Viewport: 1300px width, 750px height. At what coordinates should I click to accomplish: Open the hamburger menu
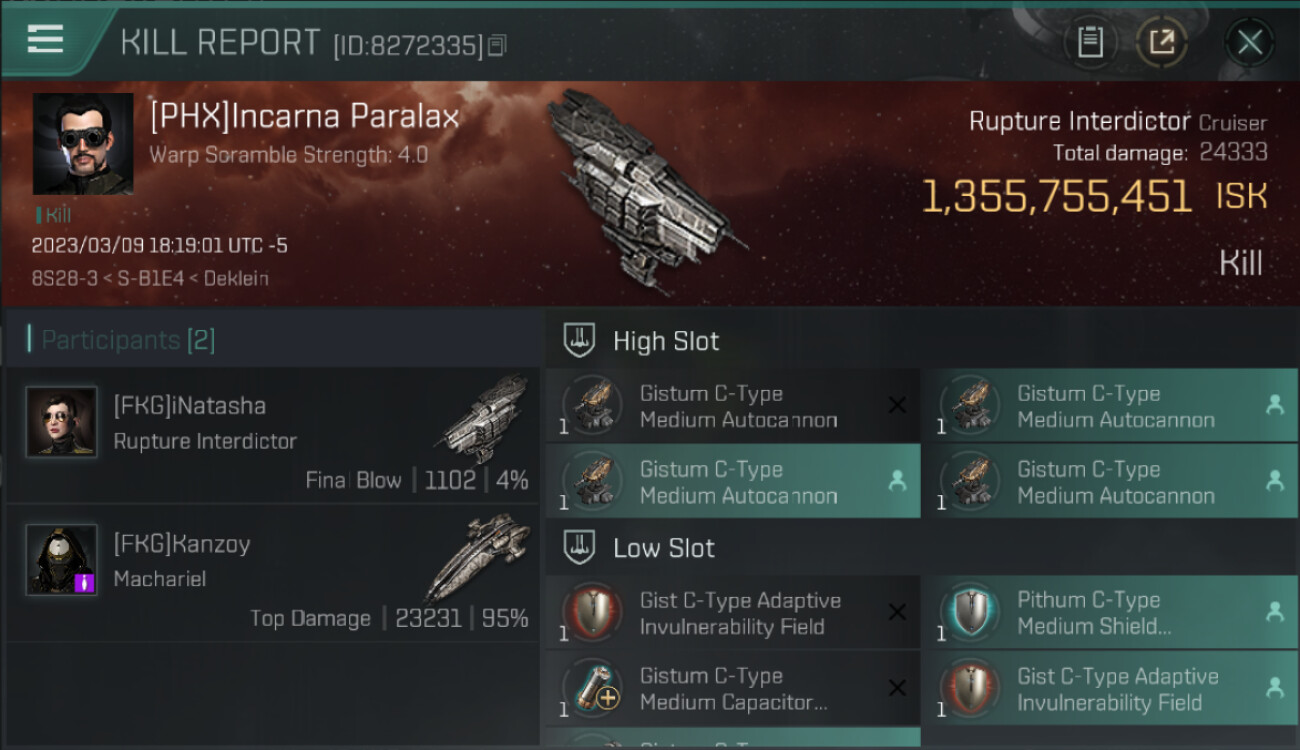pyautogui.click(x=46, y=39)
